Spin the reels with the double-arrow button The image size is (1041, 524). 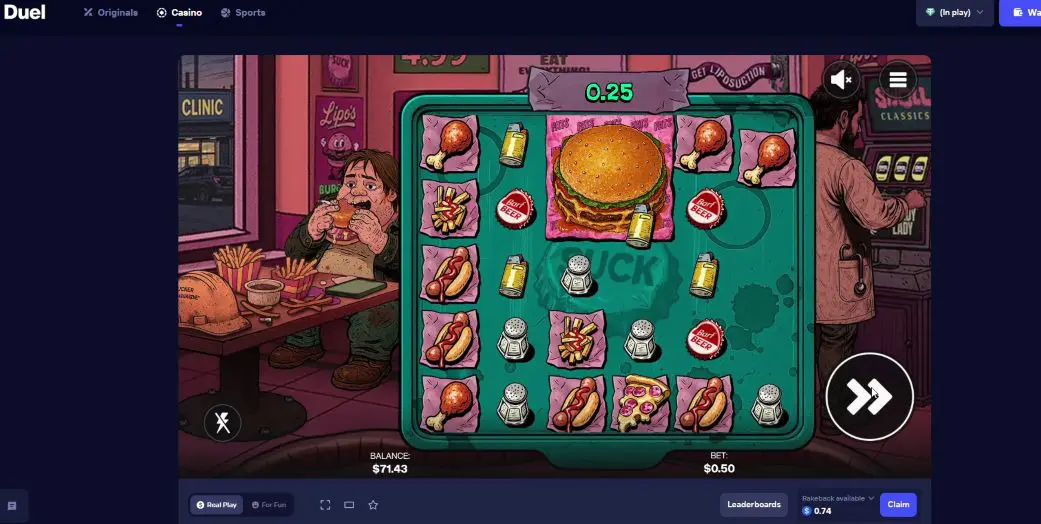click(869, 396)
